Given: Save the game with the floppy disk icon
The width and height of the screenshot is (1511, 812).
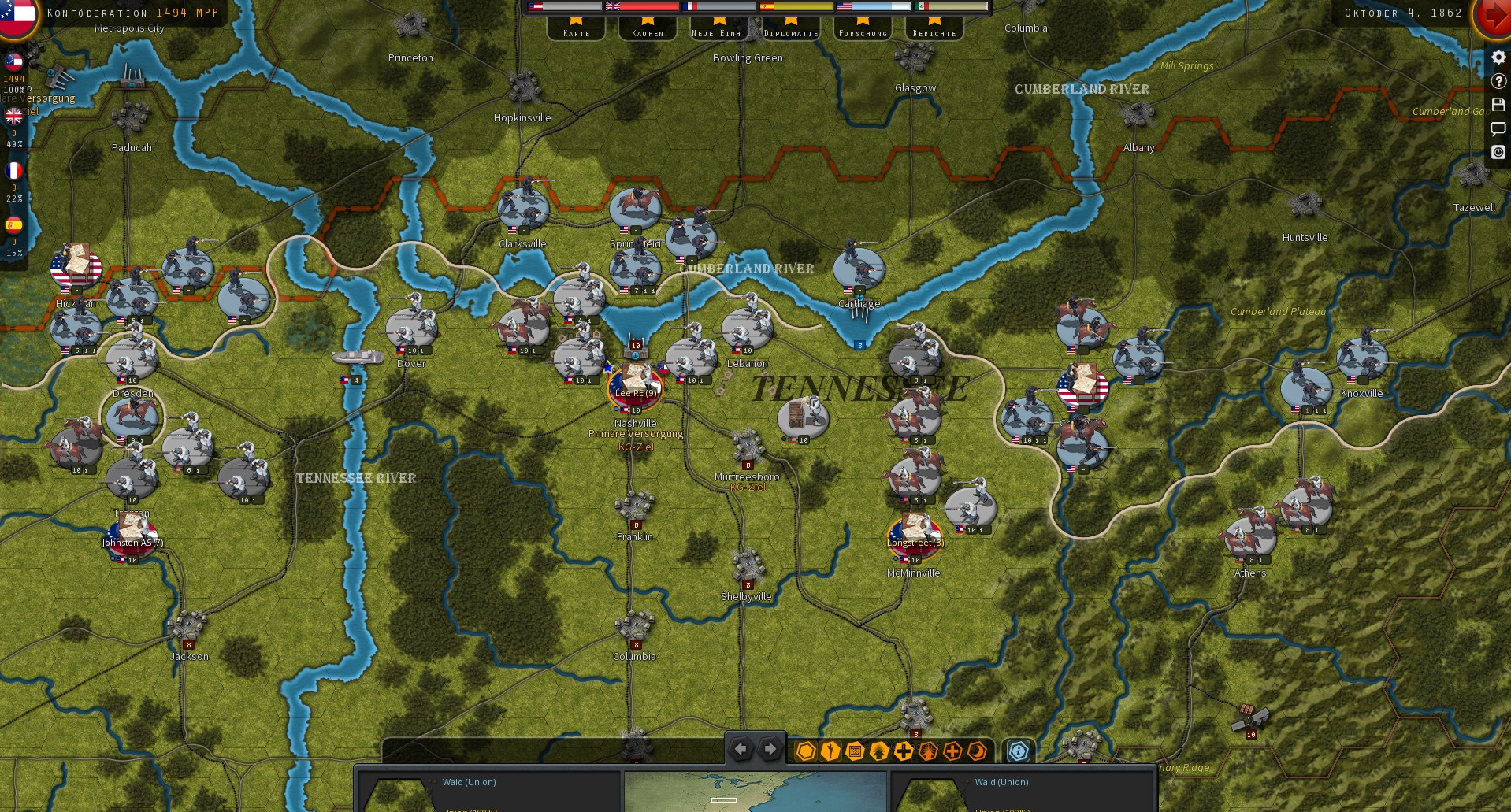Looking at the screenshot, I should (1498, 104).
